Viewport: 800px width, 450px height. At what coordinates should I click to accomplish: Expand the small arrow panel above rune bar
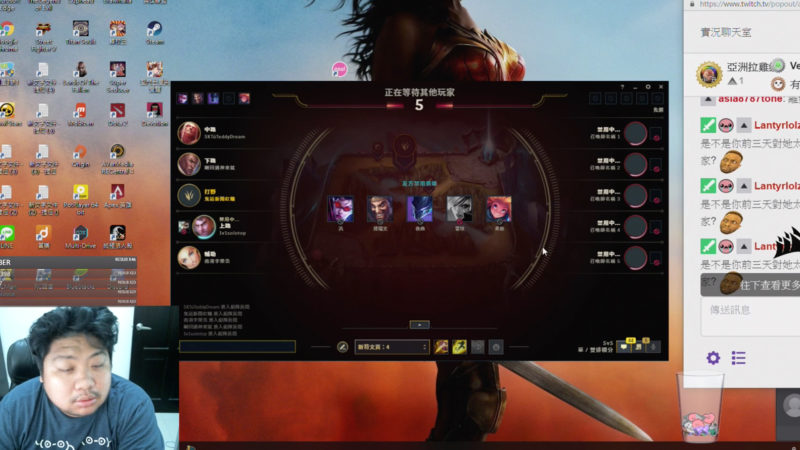420,324
